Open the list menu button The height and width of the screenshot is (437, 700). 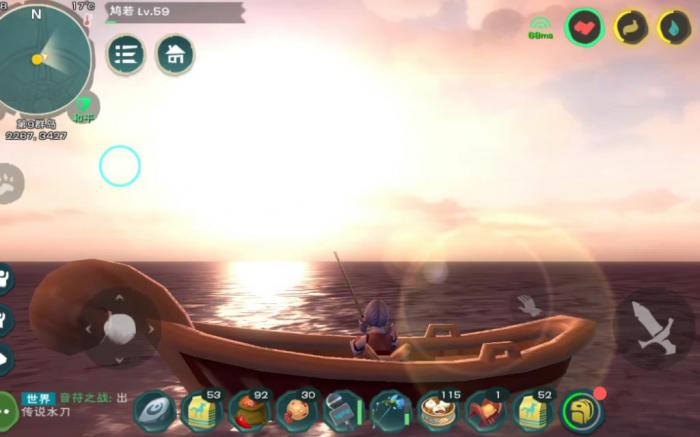(x=126, y=54)
